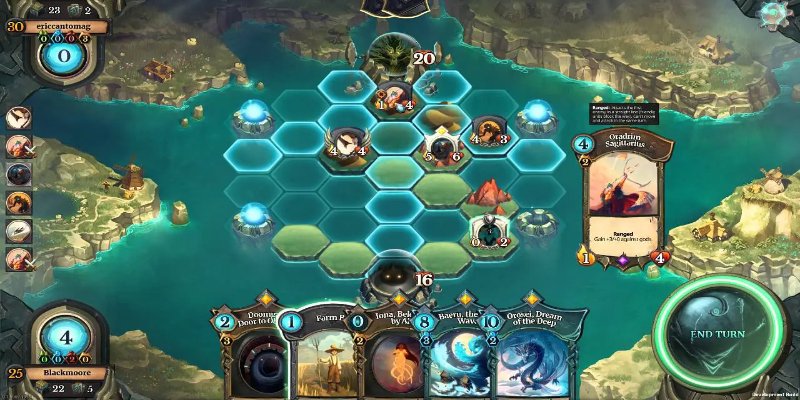
Task: Select the 0/2 creature near the mountain
Action: tap(490, 230)
